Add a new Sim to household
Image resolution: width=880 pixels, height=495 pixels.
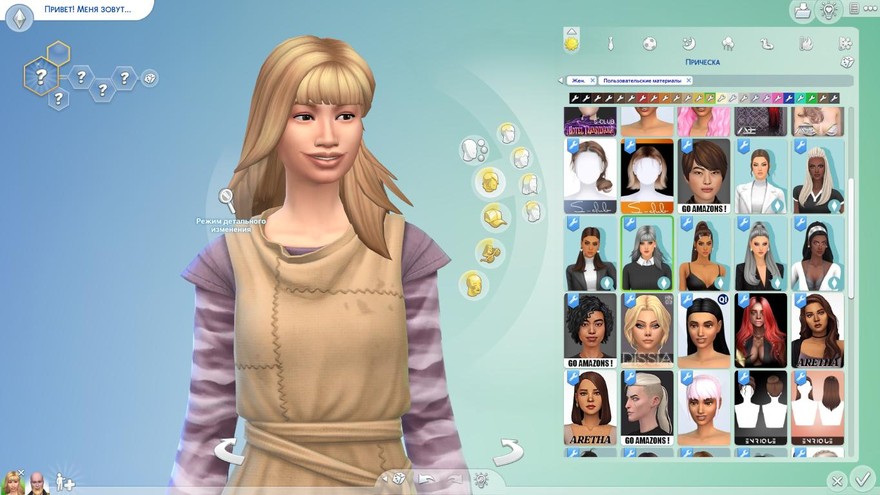pyautogui.click(x=64, y=483)
